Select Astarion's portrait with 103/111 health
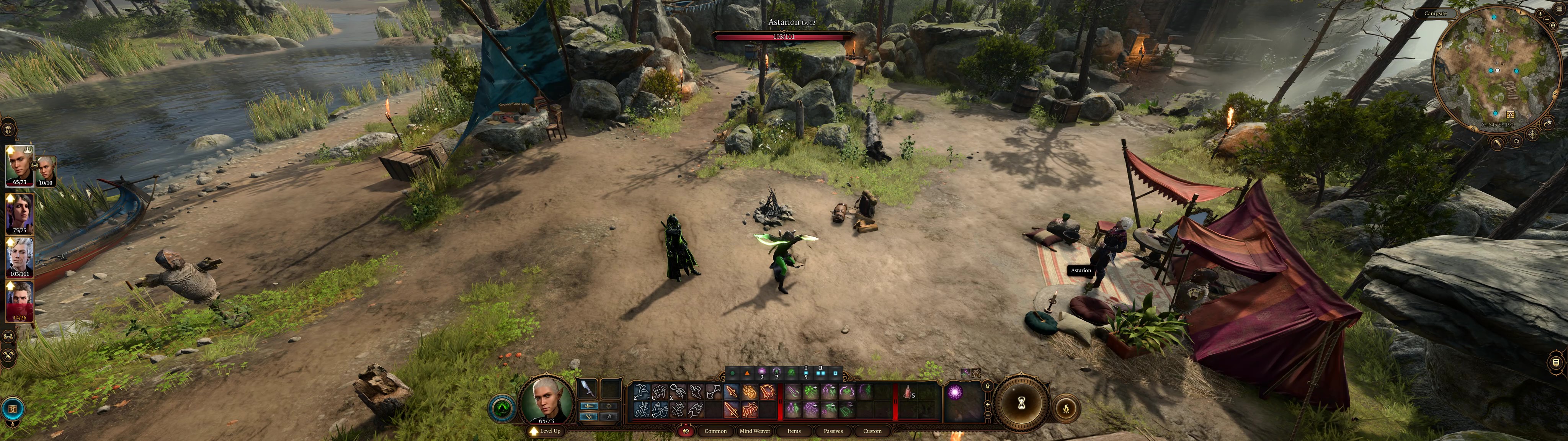The width and height of the screenshot is (1568, 441). pos(20,257)
